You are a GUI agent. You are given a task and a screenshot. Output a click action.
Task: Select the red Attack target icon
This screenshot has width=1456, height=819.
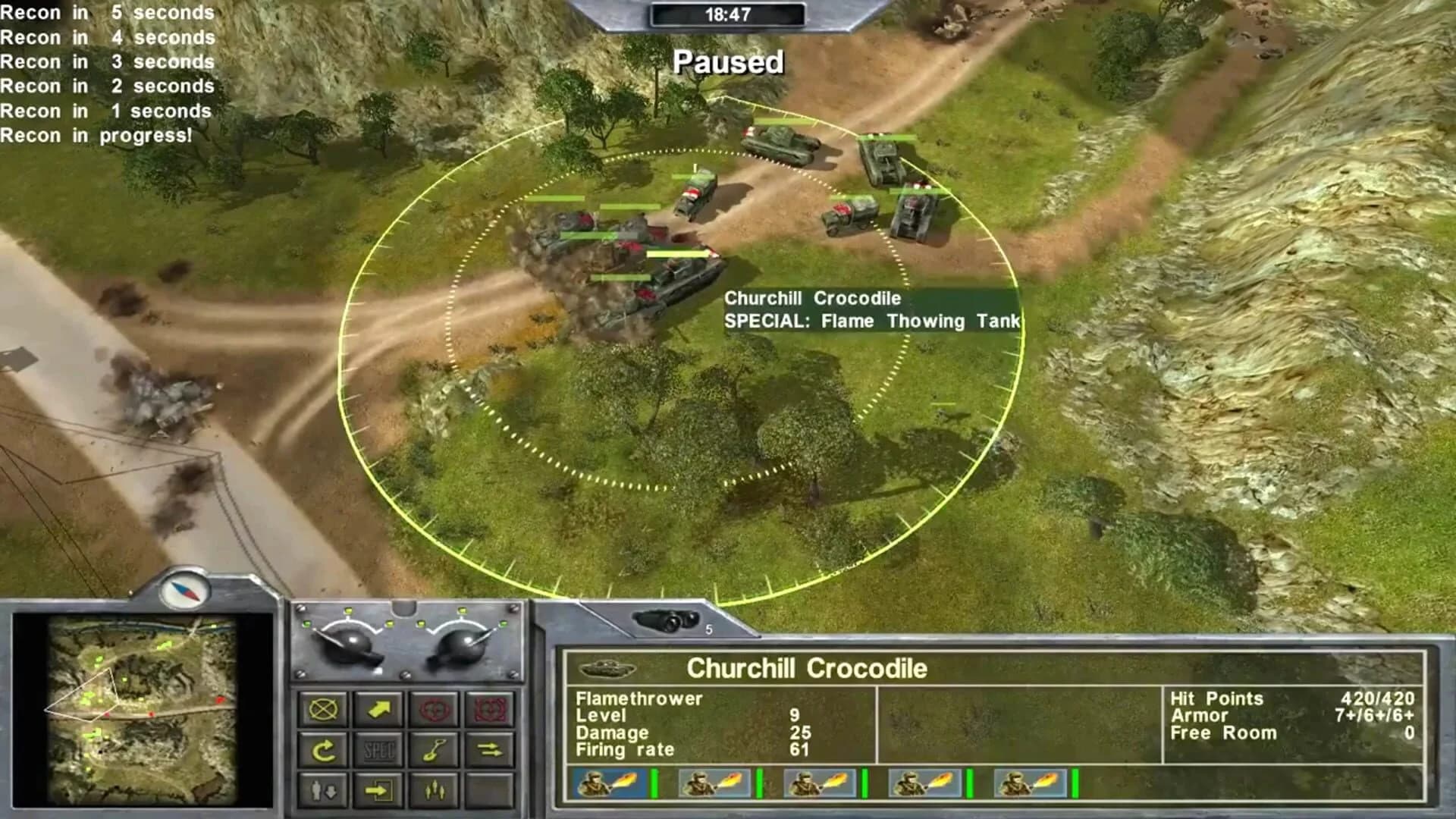coord(433,709)
